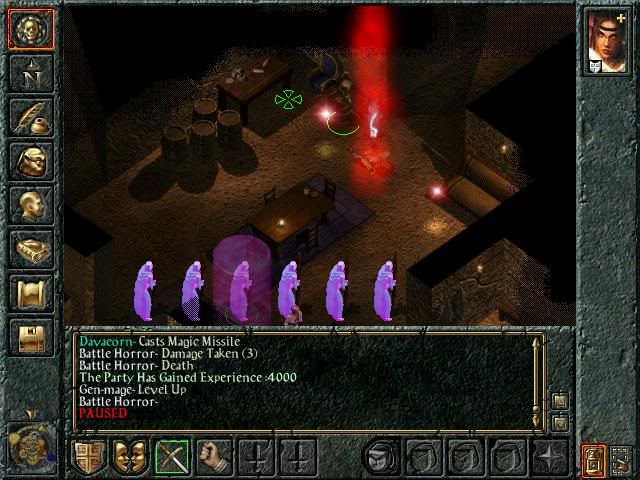Viewport: 640px width, 480px height.
Task: Switch to the fist weapon slot
Action: pyautogui.click(x=213, y=457)
